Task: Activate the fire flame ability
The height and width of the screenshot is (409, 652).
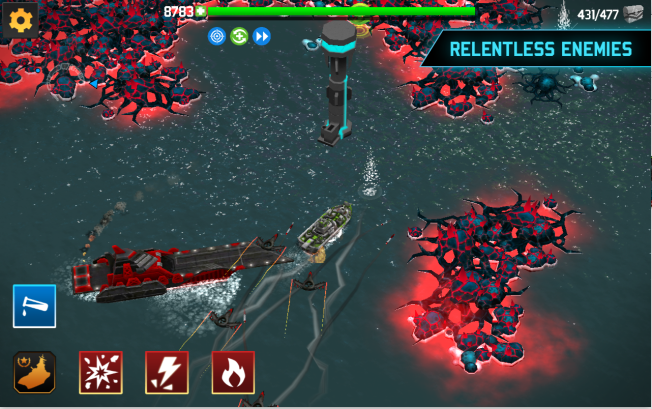Action: [232, 372]
